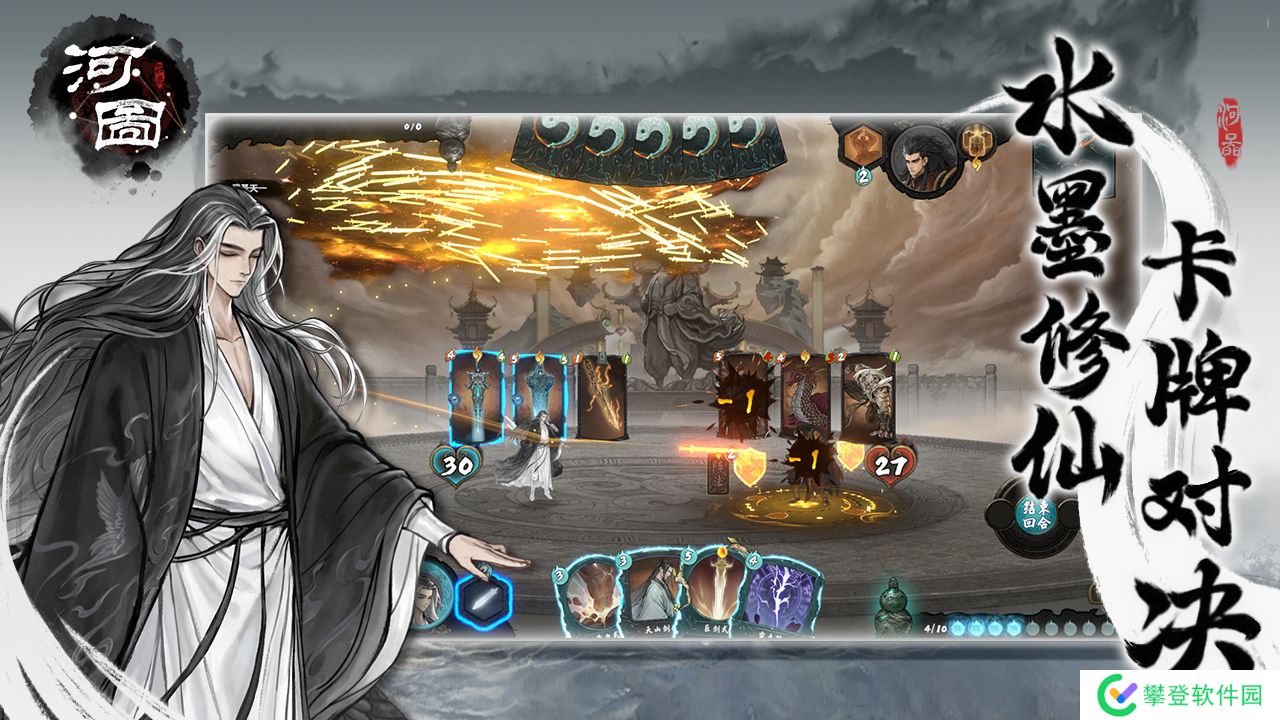Image resolution: width=1280 pixels, height=720 pixels.
Task: Select the opponent's golden tablet icon
Action: coord(974,146)
